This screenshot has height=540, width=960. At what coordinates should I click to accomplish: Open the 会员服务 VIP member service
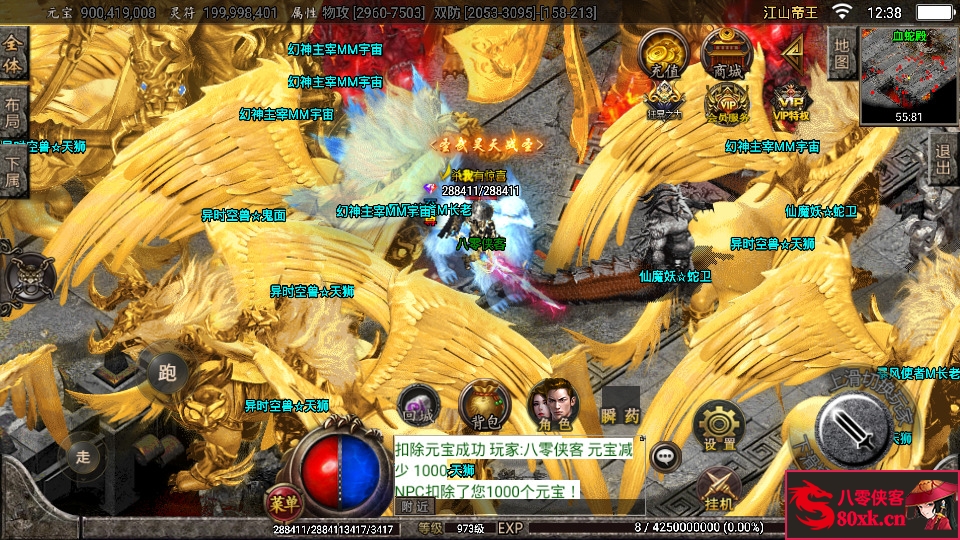click(x=727, y=102)
